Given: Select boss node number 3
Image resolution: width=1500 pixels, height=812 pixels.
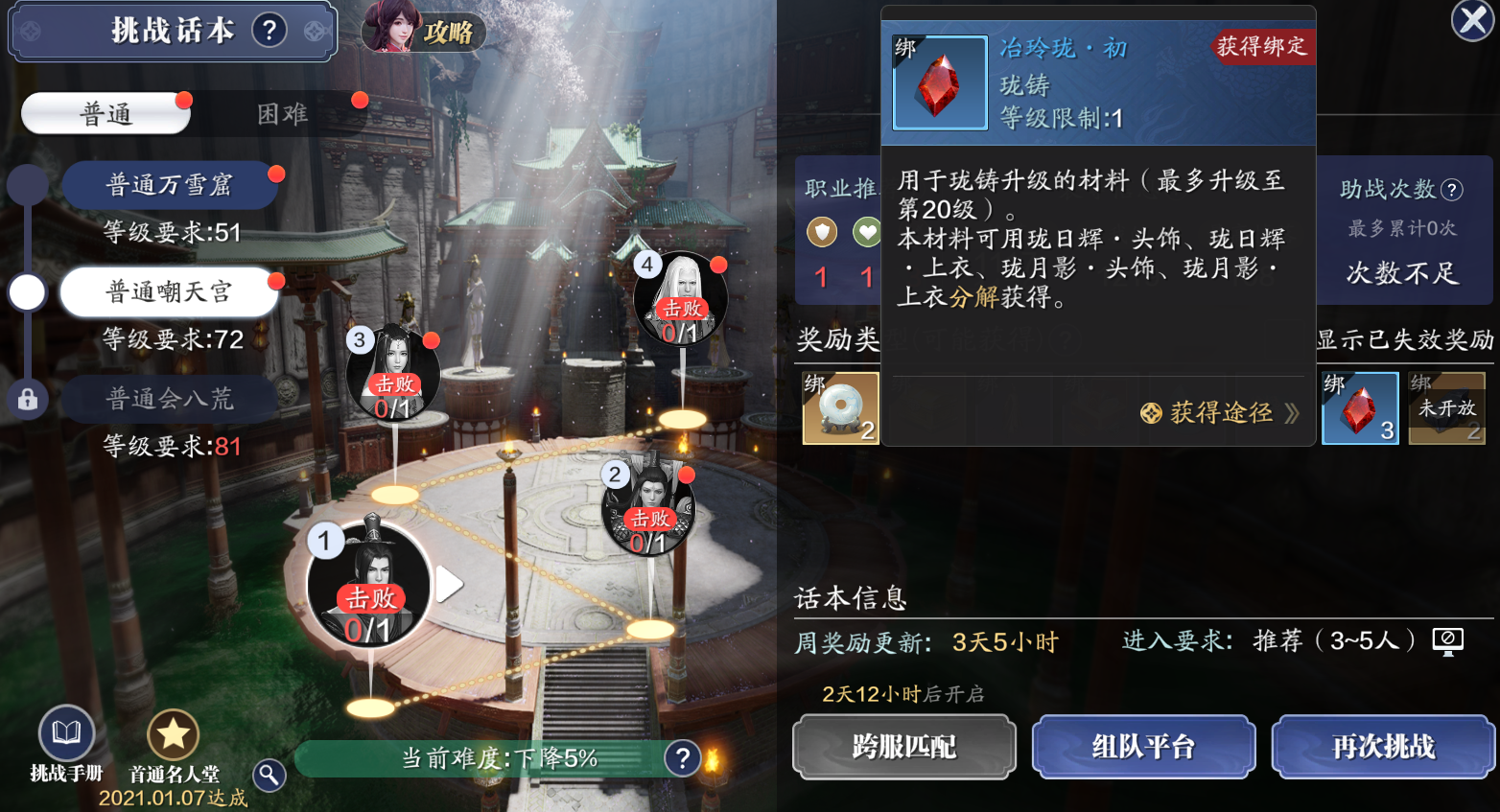Looking at the screenshot, I should point(393,374).
